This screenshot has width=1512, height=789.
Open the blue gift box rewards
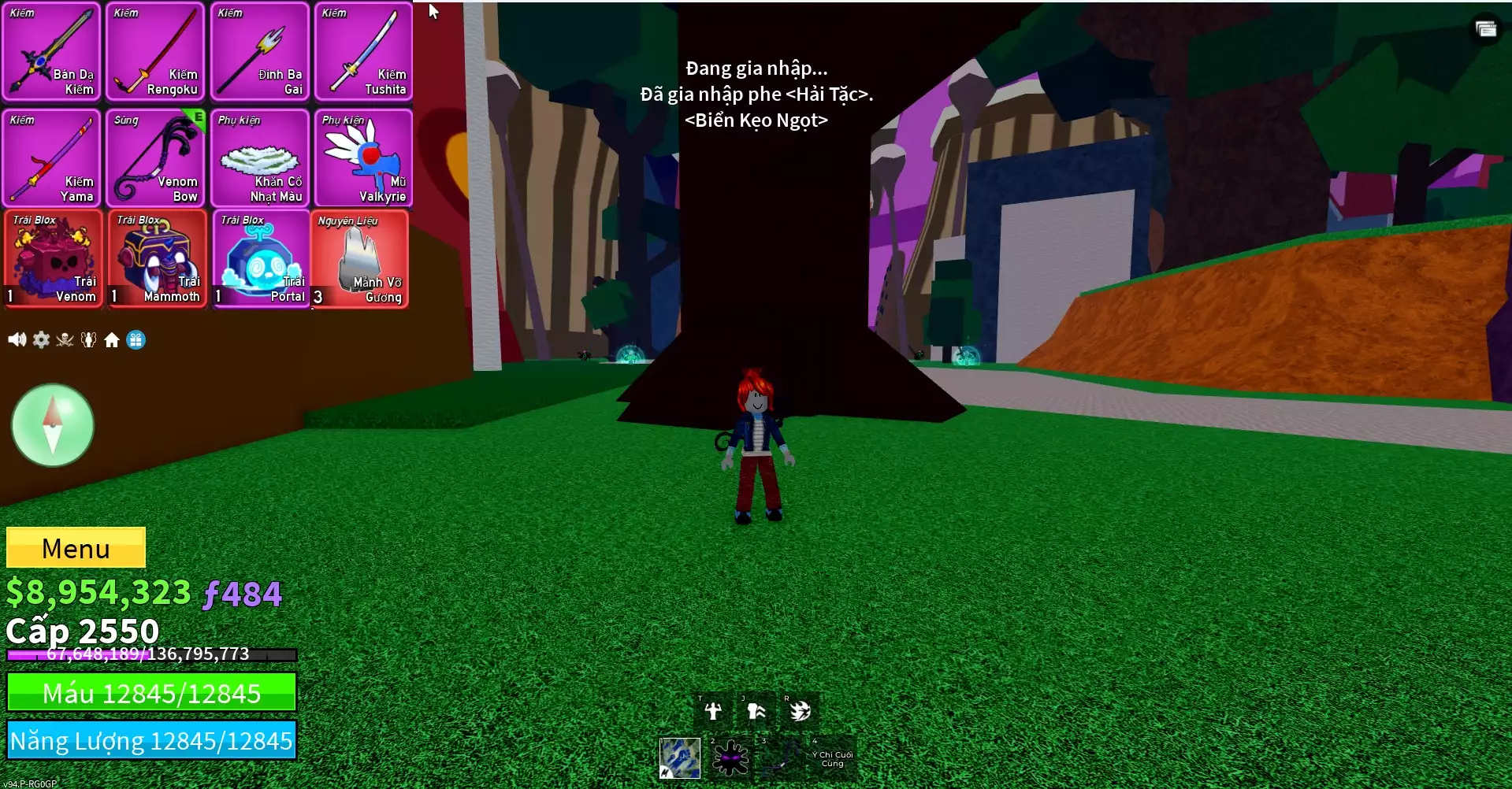(x=136, y=339)
